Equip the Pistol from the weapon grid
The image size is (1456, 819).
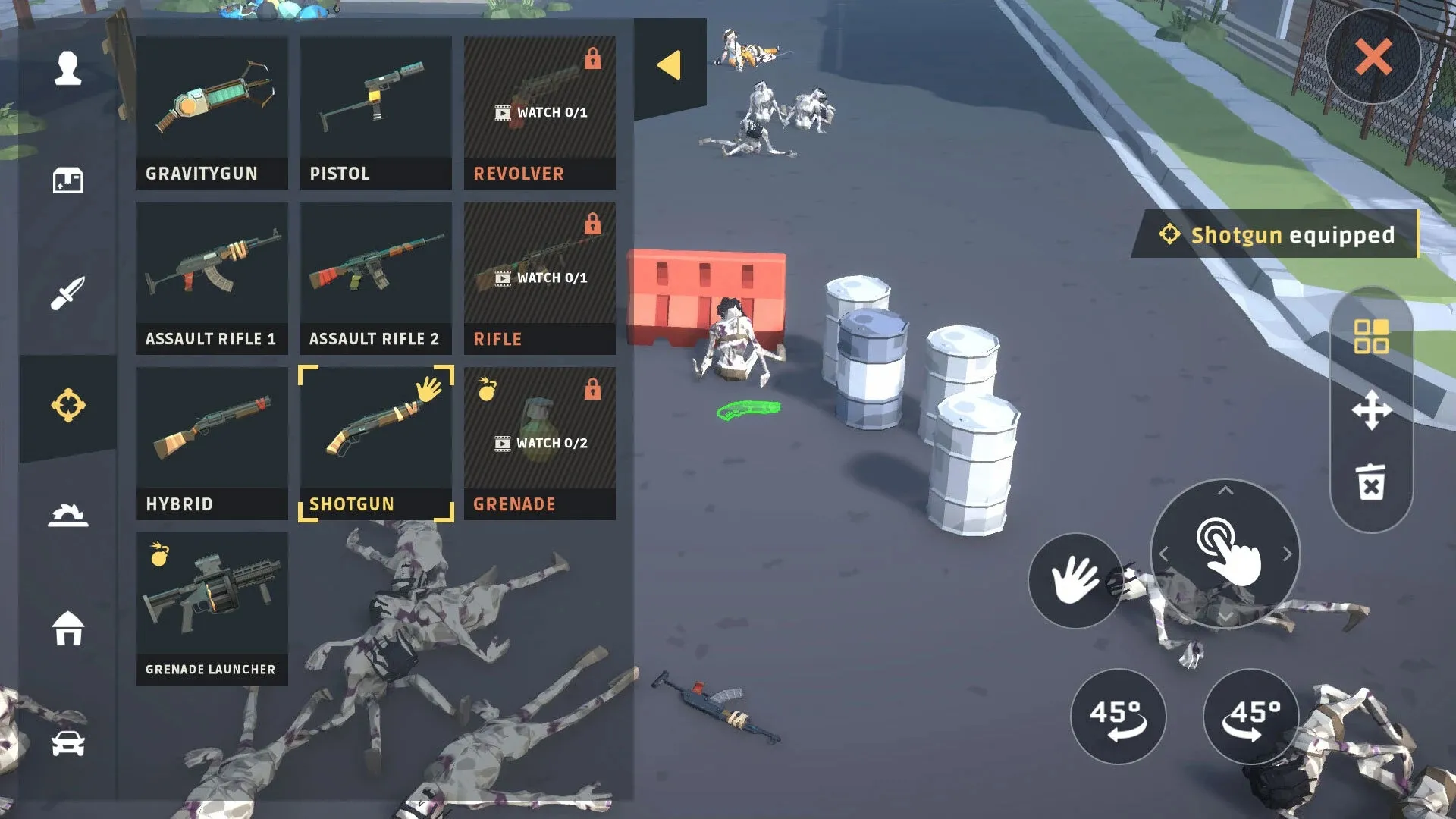coord(375,112)
